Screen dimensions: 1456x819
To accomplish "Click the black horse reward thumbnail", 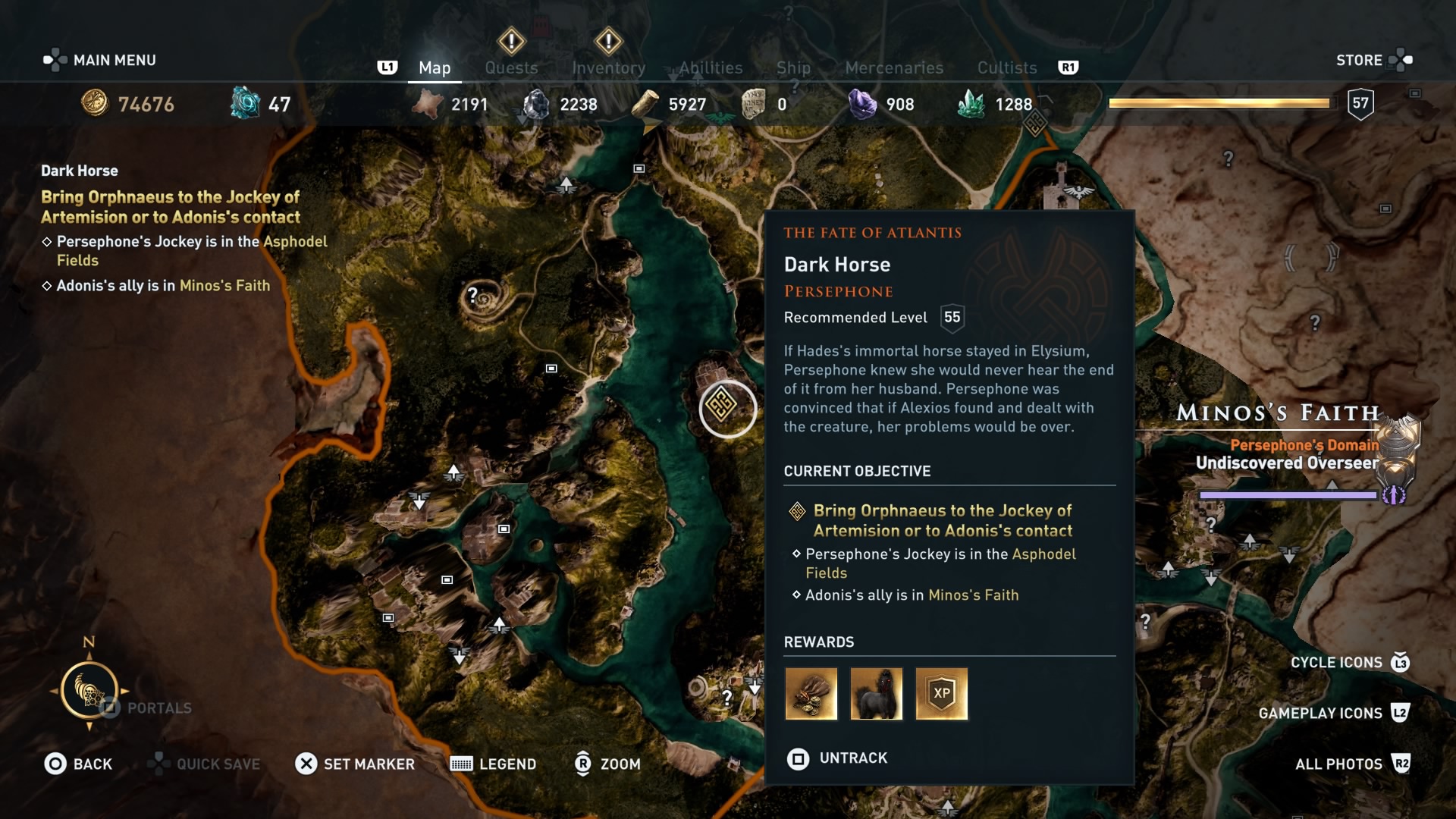I will [876, 693].
